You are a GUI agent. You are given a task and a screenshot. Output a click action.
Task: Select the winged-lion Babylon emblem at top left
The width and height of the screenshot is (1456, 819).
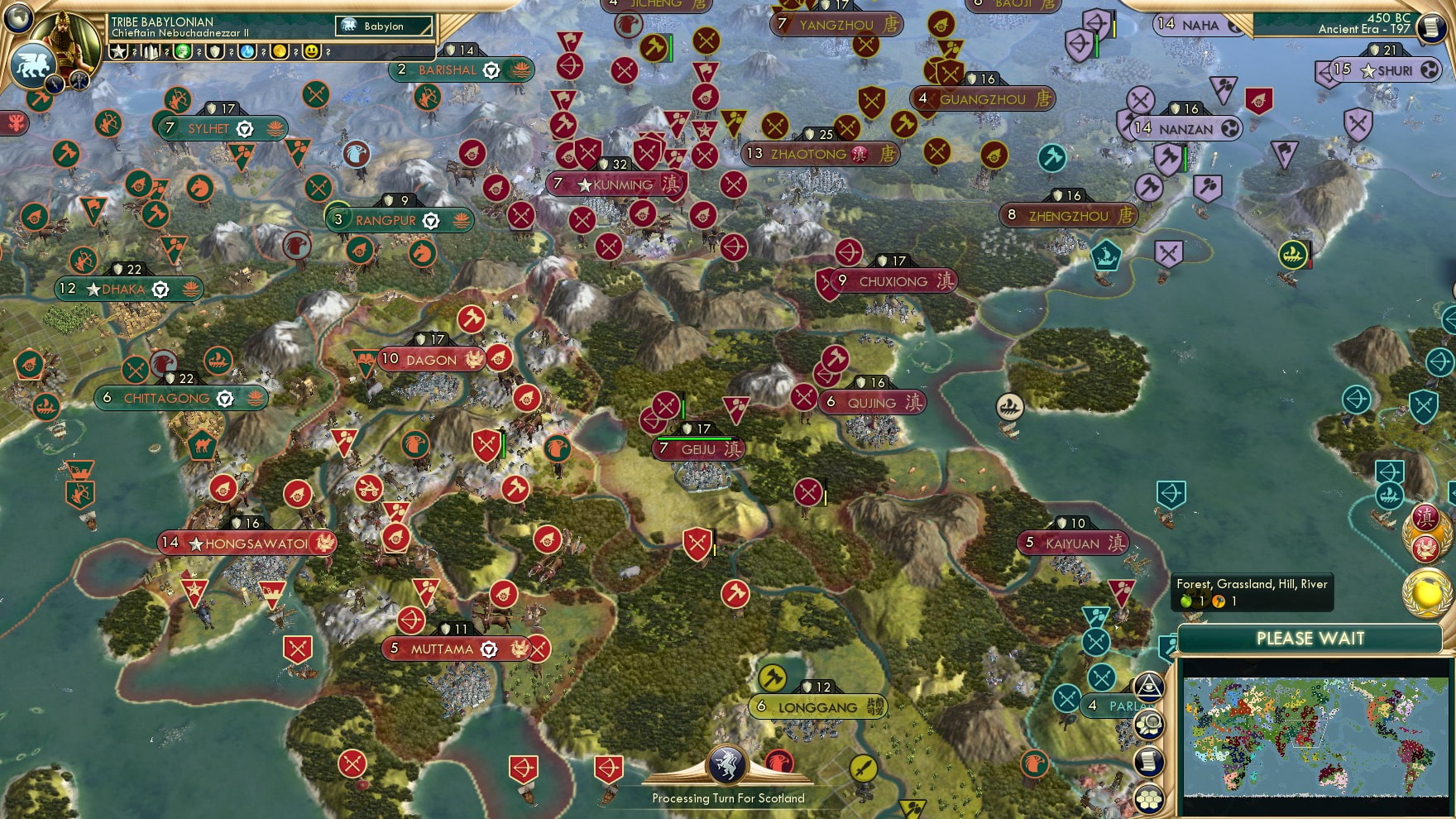[33, 64]
